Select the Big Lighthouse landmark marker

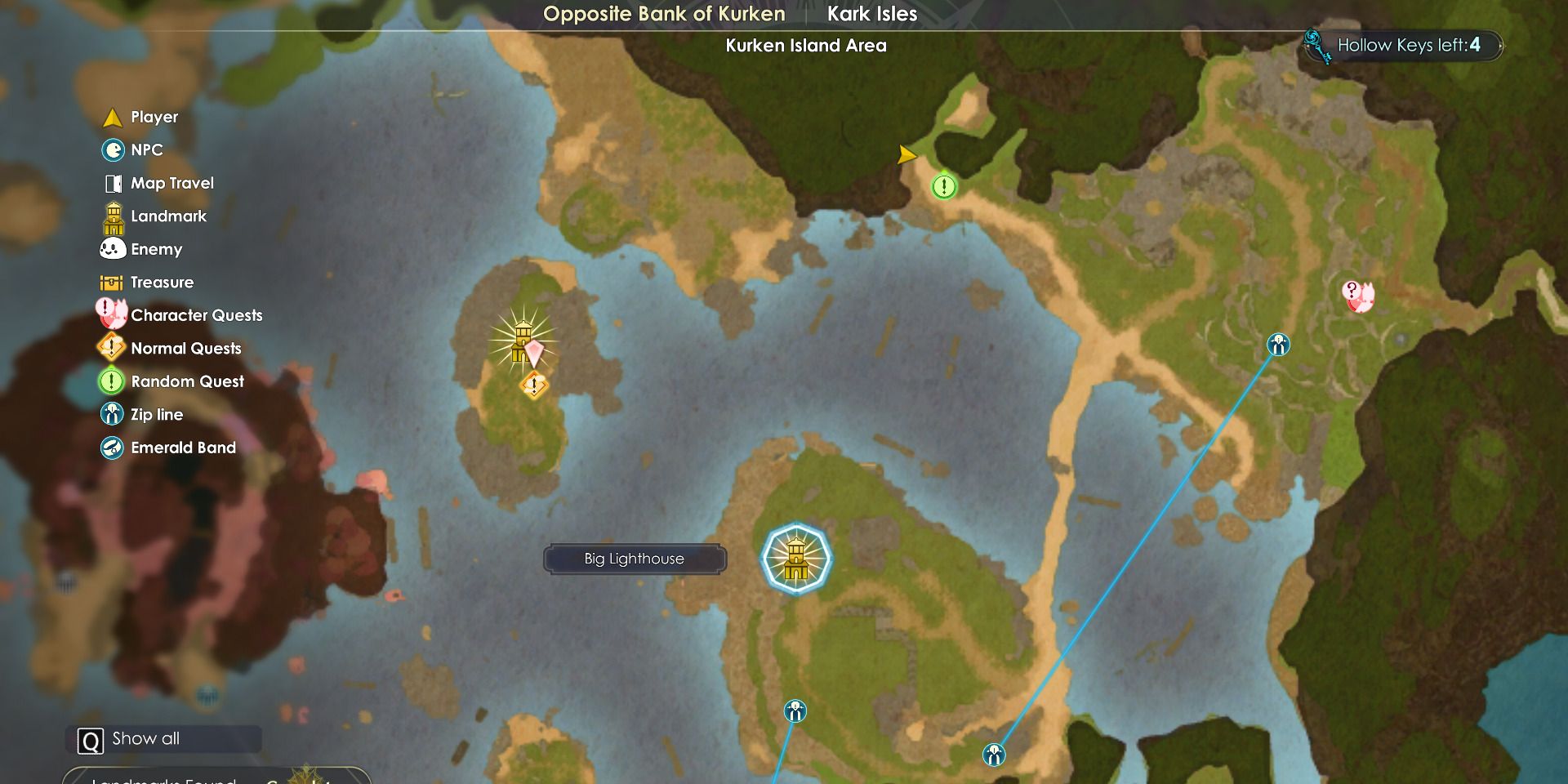click(796, 559)
